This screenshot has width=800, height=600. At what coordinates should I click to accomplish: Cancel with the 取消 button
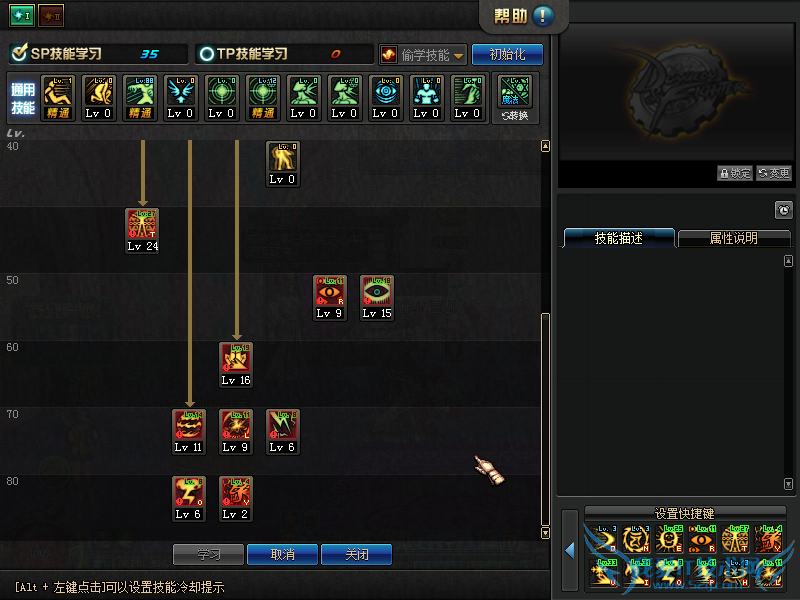[282, 554]
